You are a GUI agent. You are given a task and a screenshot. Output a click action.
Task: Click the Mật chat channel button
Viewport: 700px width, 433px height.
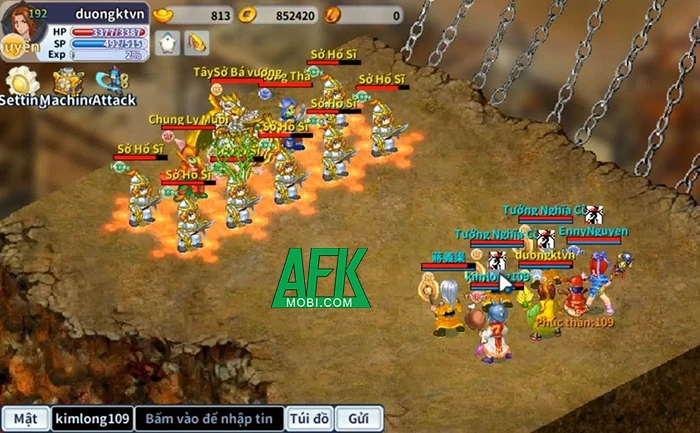(x=25, y=418)
